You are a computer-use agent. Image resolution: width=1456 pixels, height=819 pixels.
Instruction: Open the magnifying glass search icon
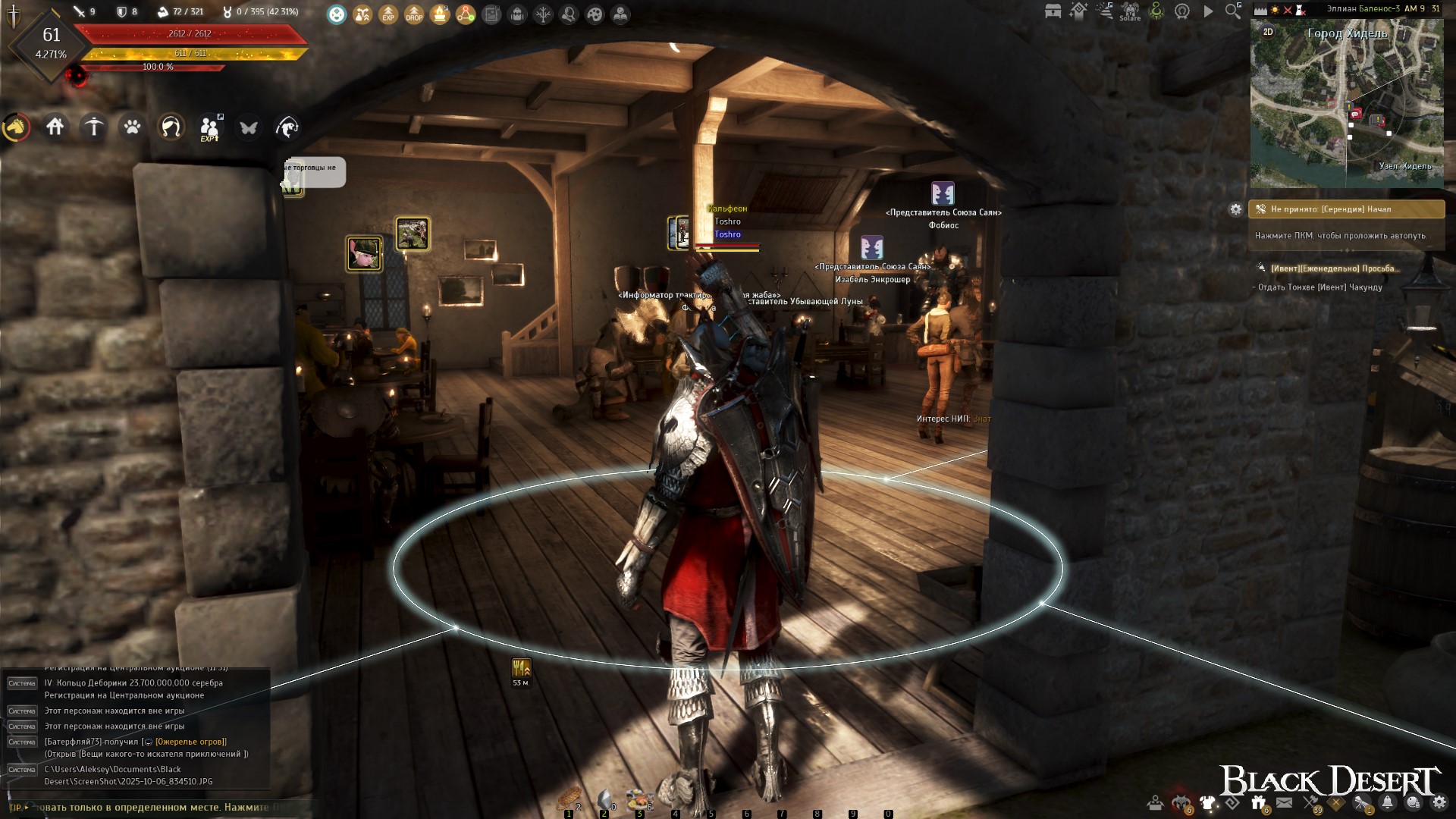click(x=1233, y=11)
